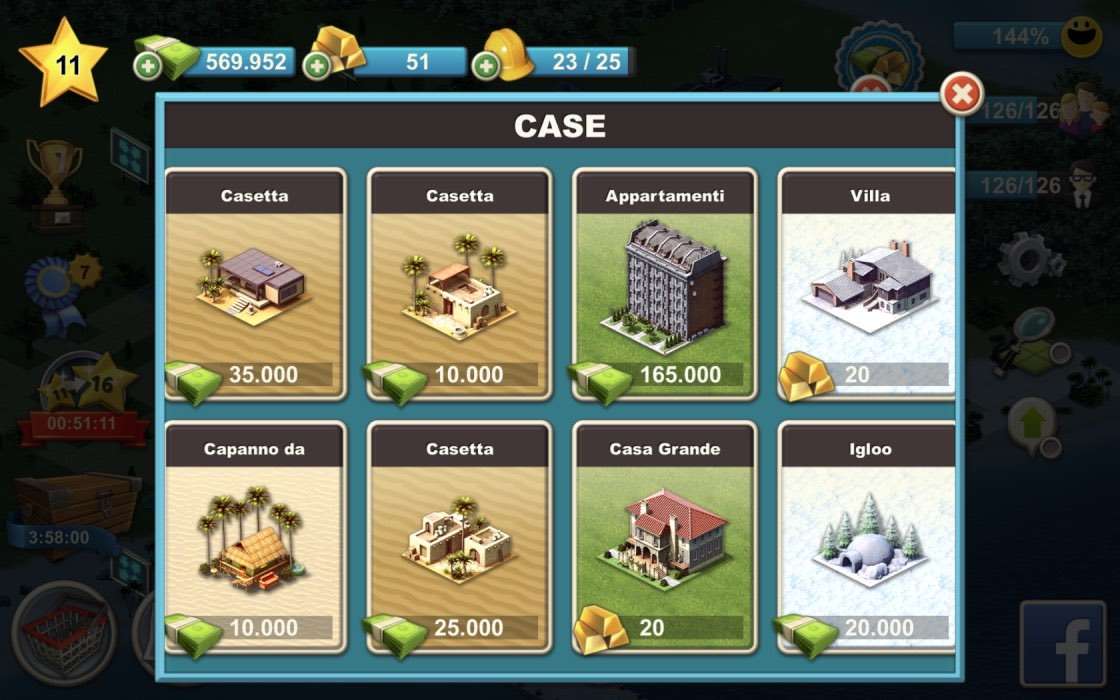Choose the Casa Grande for 20 gold
The width and height of the screenshot is (1120, 700).
[x=665, y=537]
